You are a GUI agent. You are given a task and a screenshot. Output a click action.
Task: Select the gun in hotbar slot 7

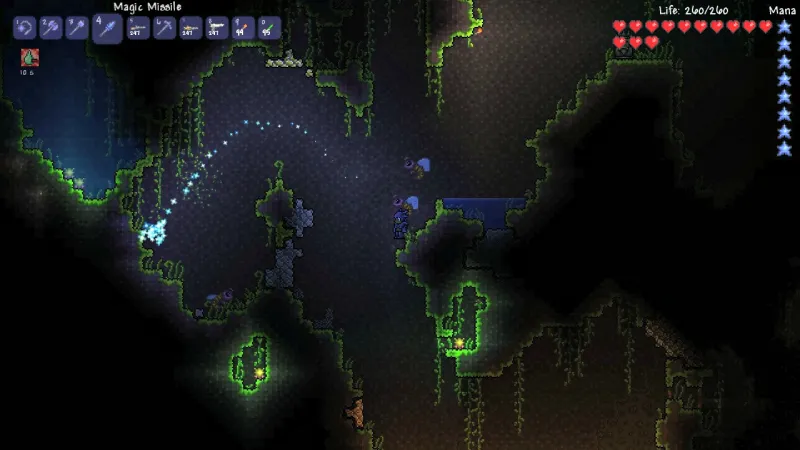[191, 28]
